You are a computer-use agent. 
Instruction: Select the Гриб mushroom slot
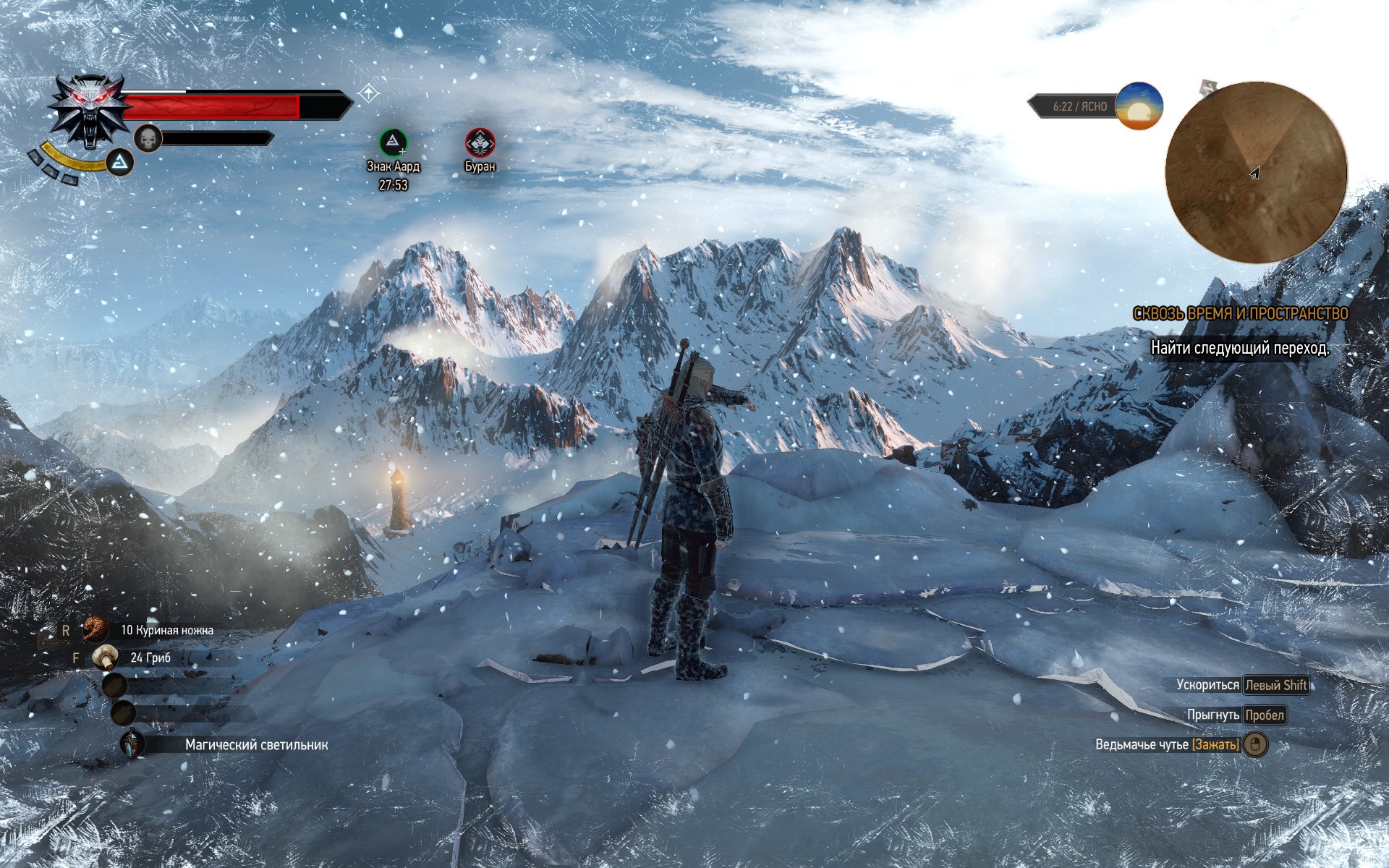coord(106,658)
